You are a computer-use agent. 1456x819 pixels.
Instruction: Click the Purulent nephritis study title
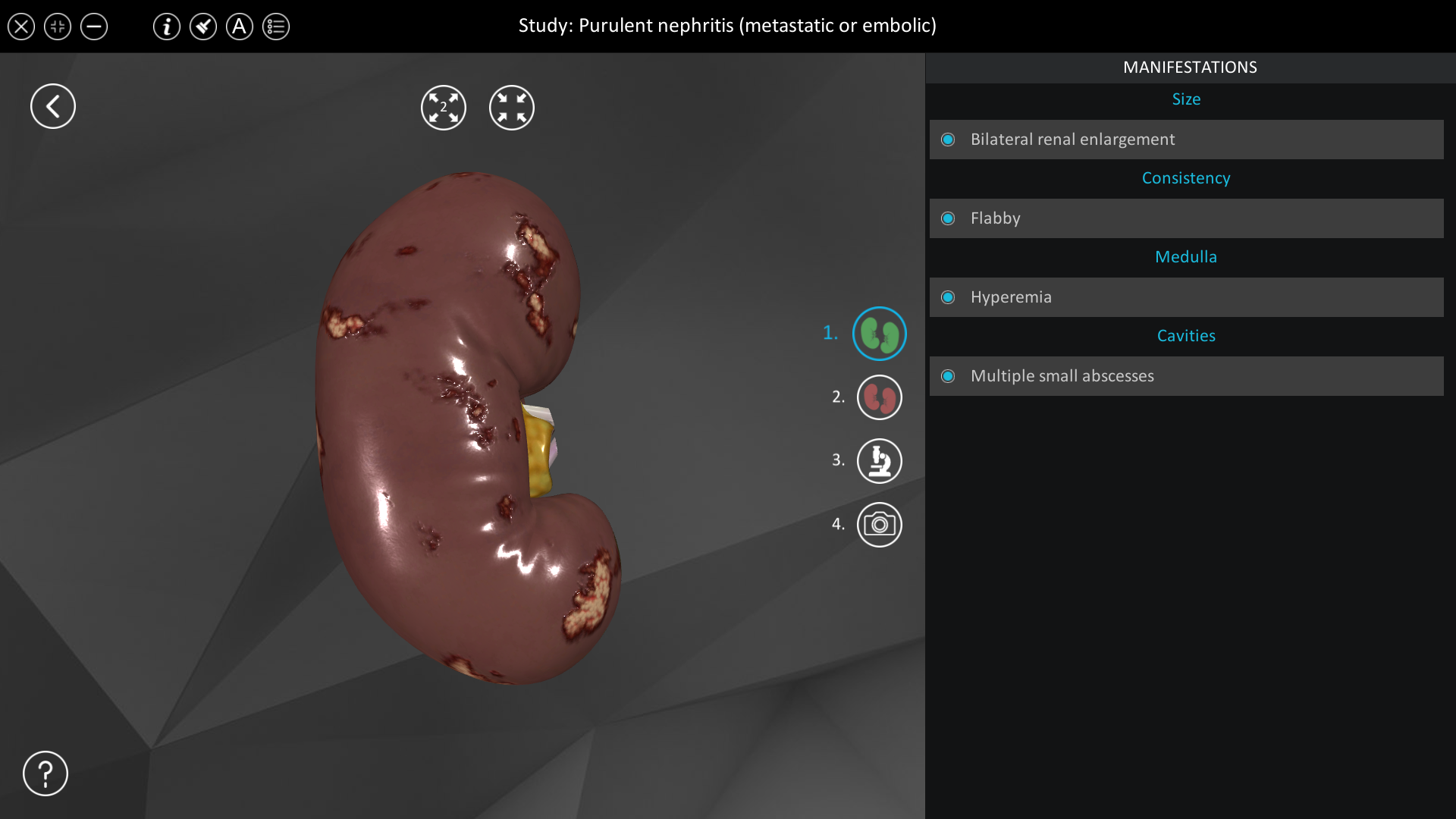click(x=727, y=25)
